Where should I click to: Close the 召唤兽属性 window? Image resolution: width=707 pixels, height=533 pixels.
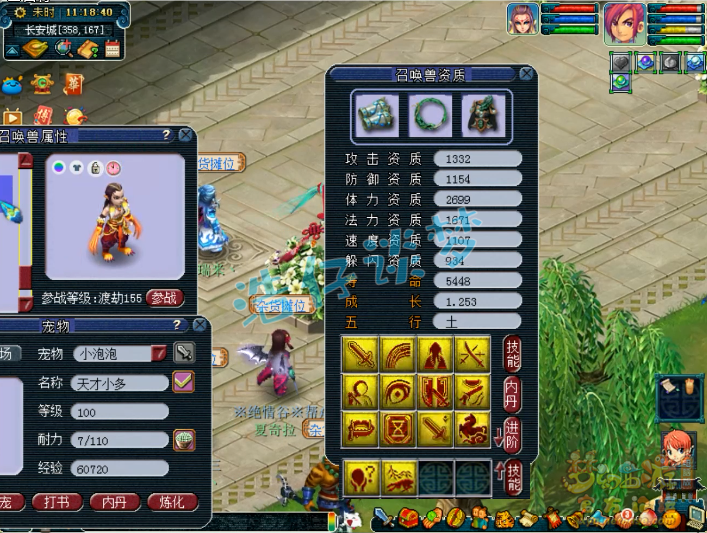187,136
